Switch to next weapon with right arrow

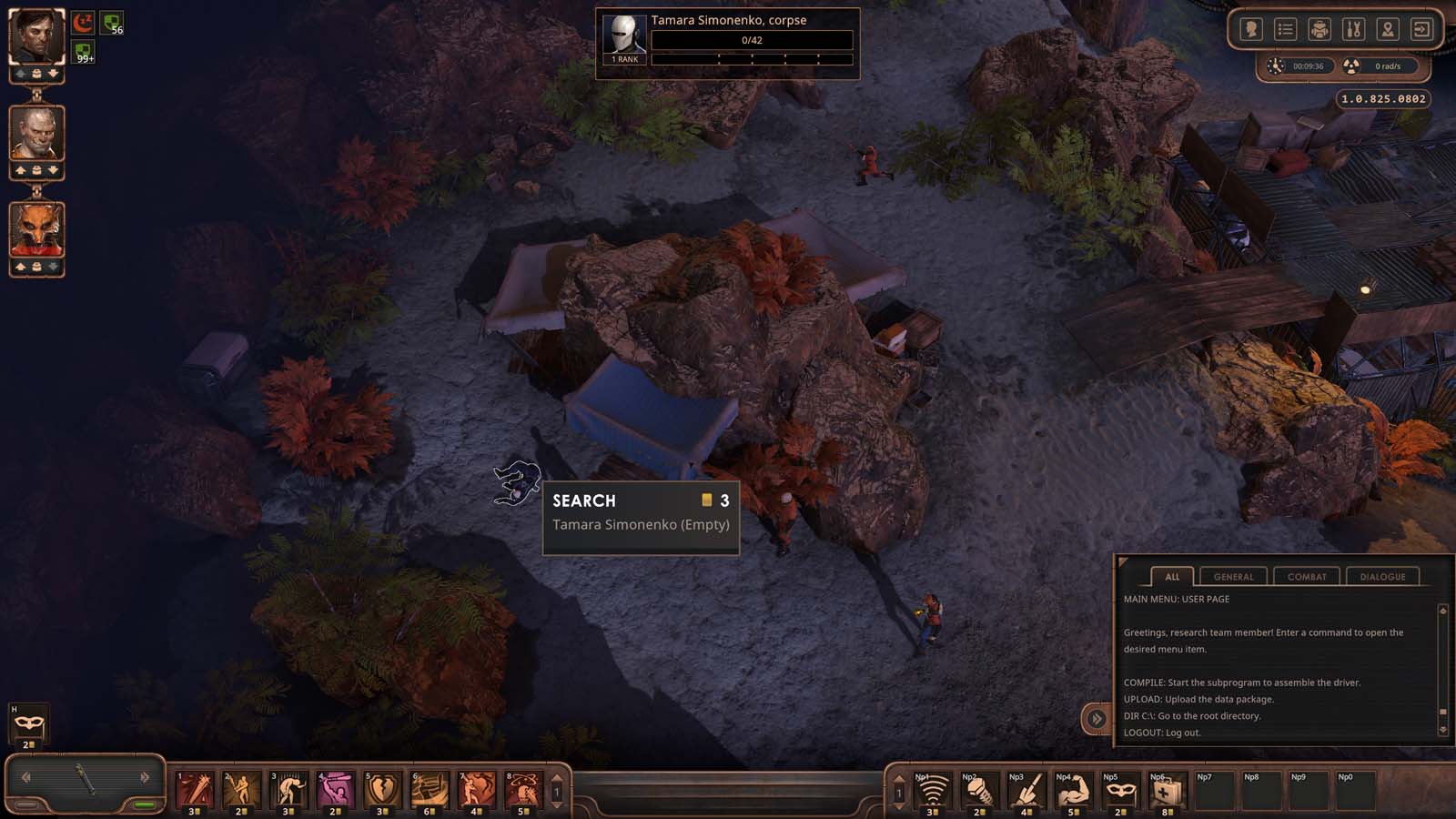click(x=145, y=777)
